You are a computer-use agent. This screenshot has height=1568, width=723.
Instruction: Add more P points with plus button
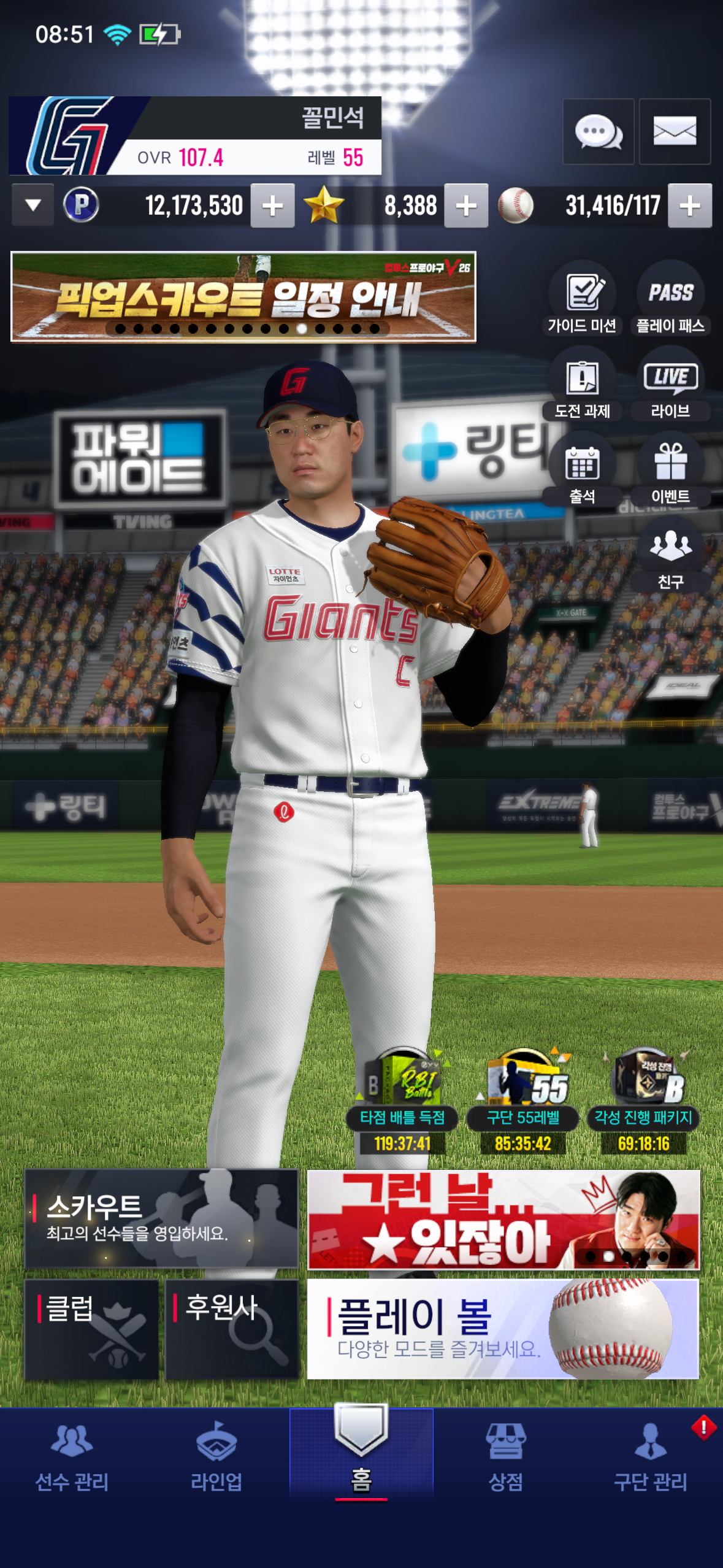(x=272, y=206)
